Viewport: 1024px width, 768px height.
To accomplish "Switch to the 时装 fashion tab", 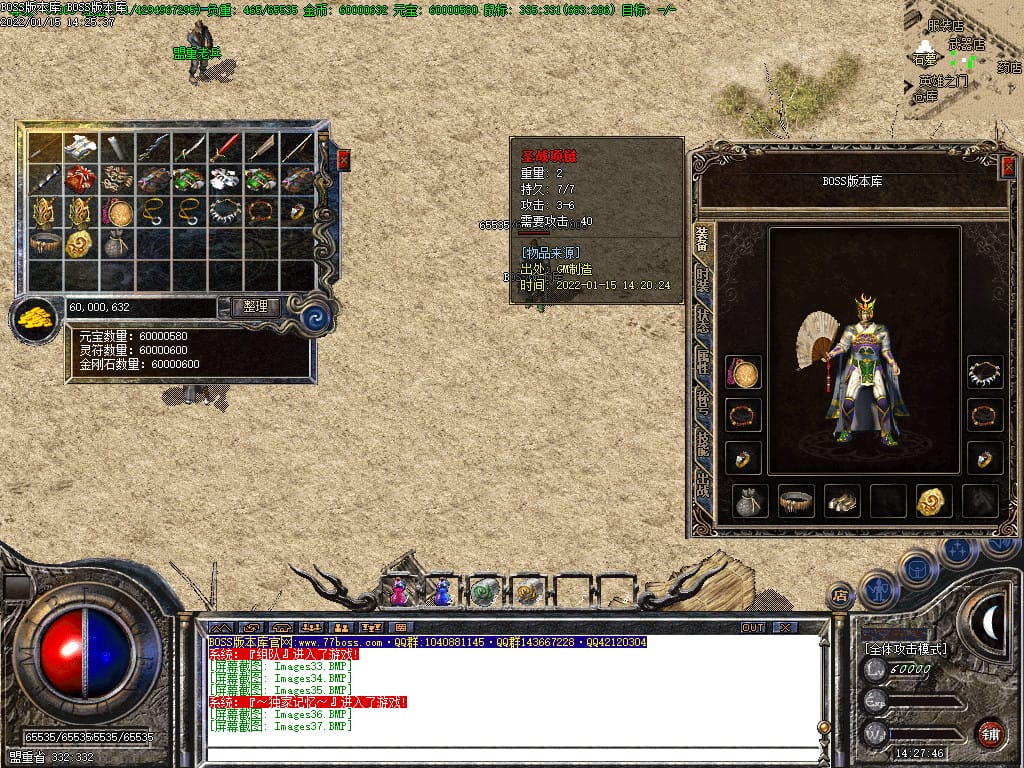I will tap(703, 281).
